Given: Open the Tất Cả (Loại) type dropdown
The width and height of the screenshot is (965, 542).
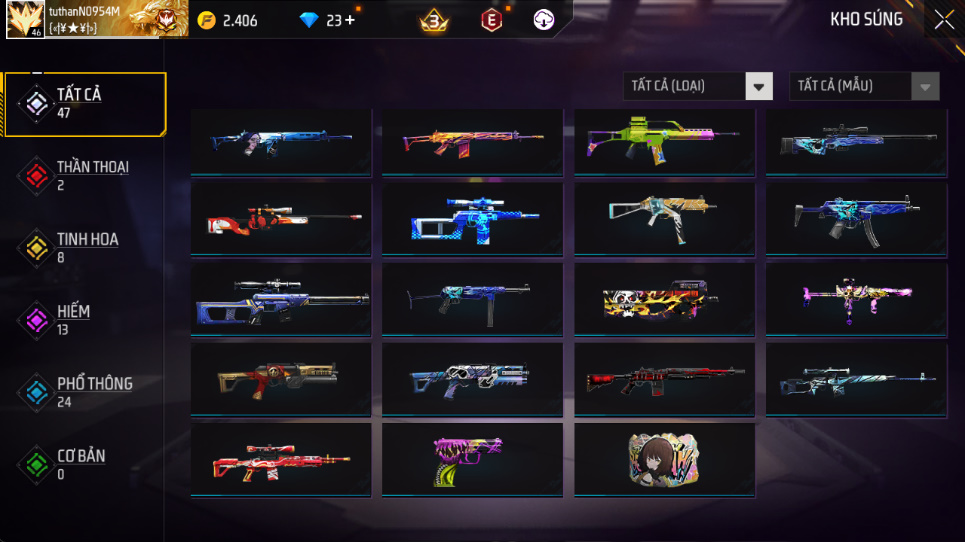Looking at the screenshot, I should [x=698, y=86].
